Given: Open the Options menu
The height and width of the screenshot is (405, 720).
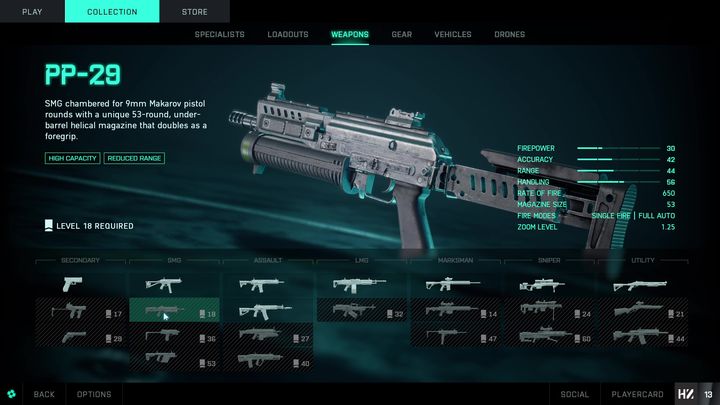Looking at the screenshot, I should (x=94, y=394).
